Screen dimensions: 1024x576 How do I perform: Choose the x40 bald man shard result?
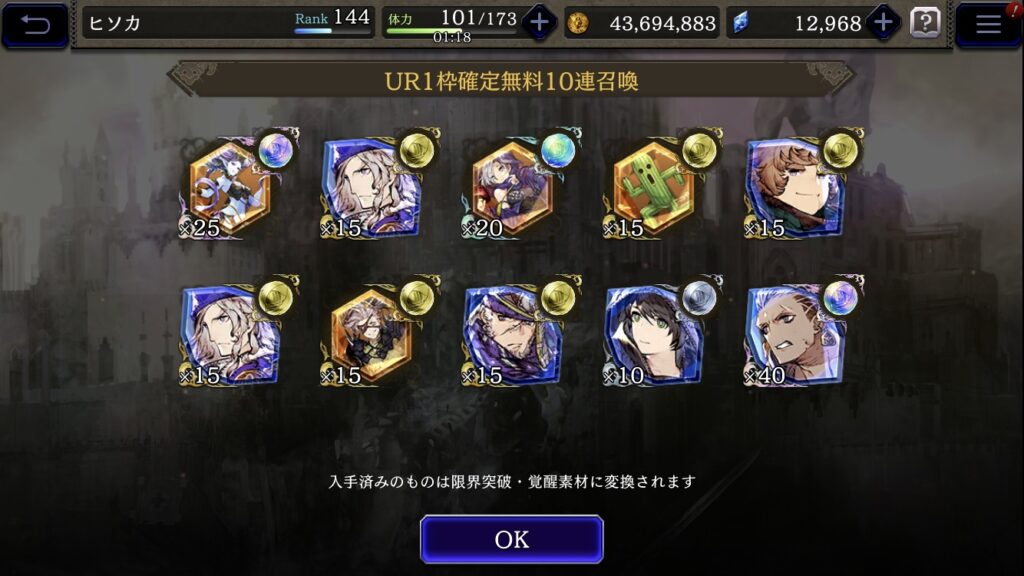795,335
